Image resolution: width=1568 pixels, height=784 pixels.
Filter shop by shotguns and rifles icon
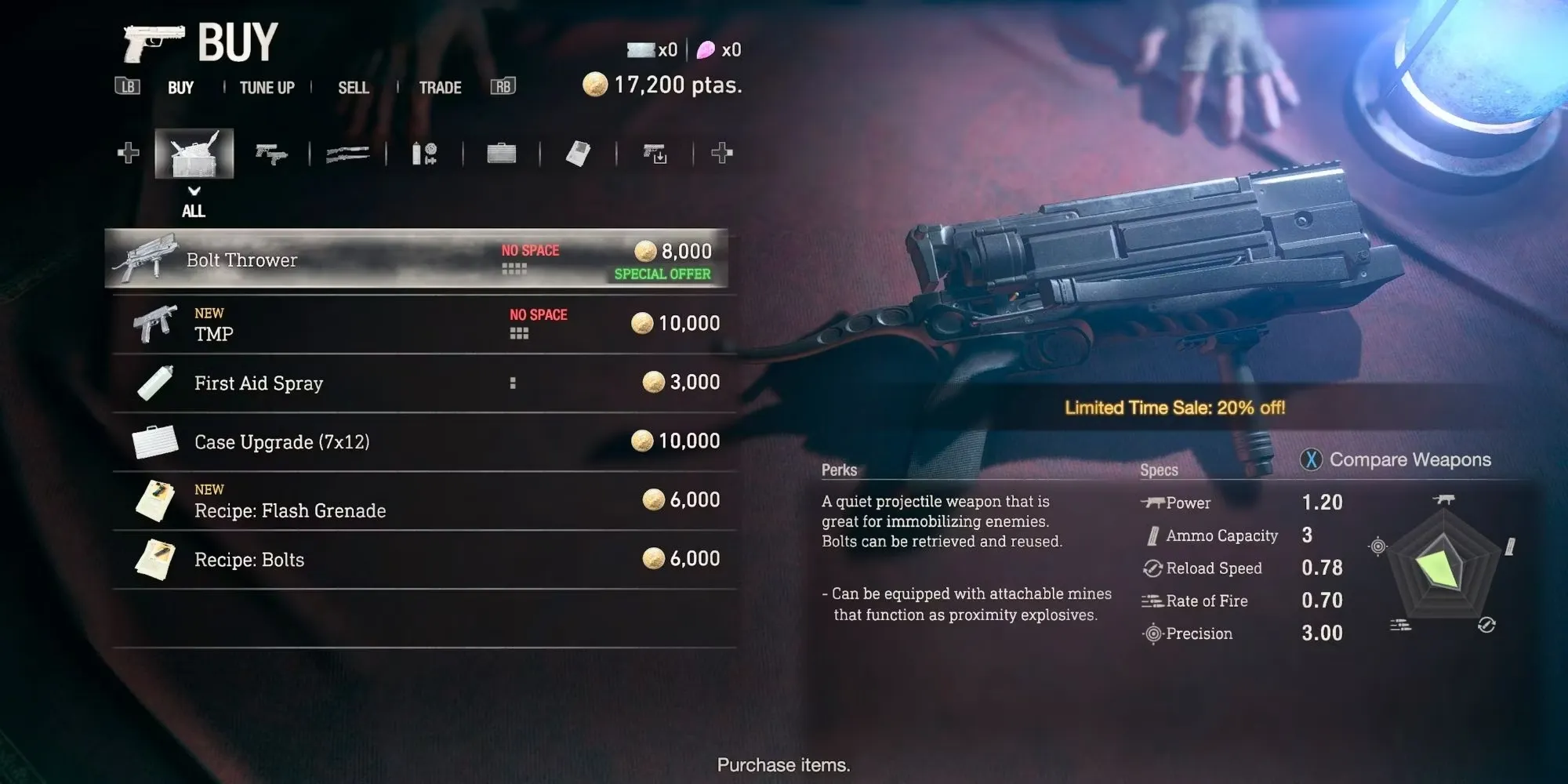(x=347, y=154)
